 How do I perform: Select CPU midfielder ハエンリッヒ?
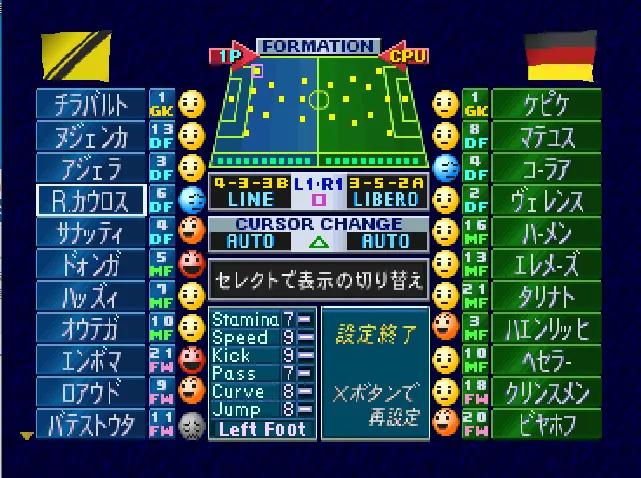pyautogui.click(x=546, y=328)
